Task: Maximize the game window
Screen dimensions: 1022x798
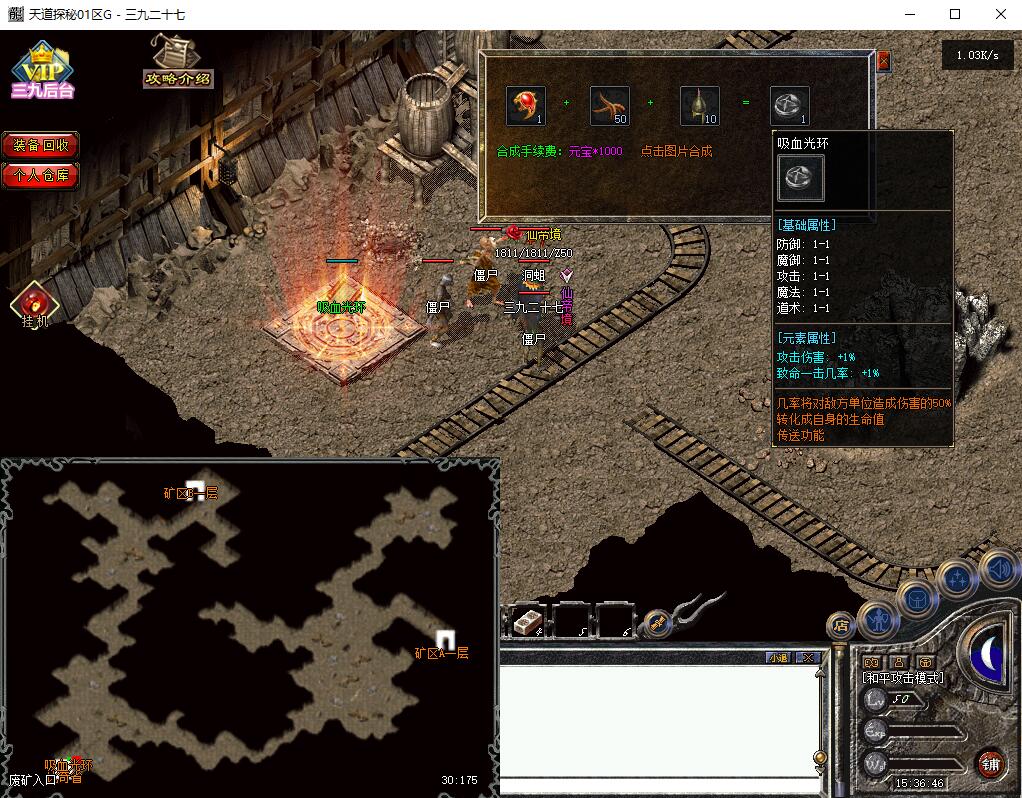Action: [955, 14]
